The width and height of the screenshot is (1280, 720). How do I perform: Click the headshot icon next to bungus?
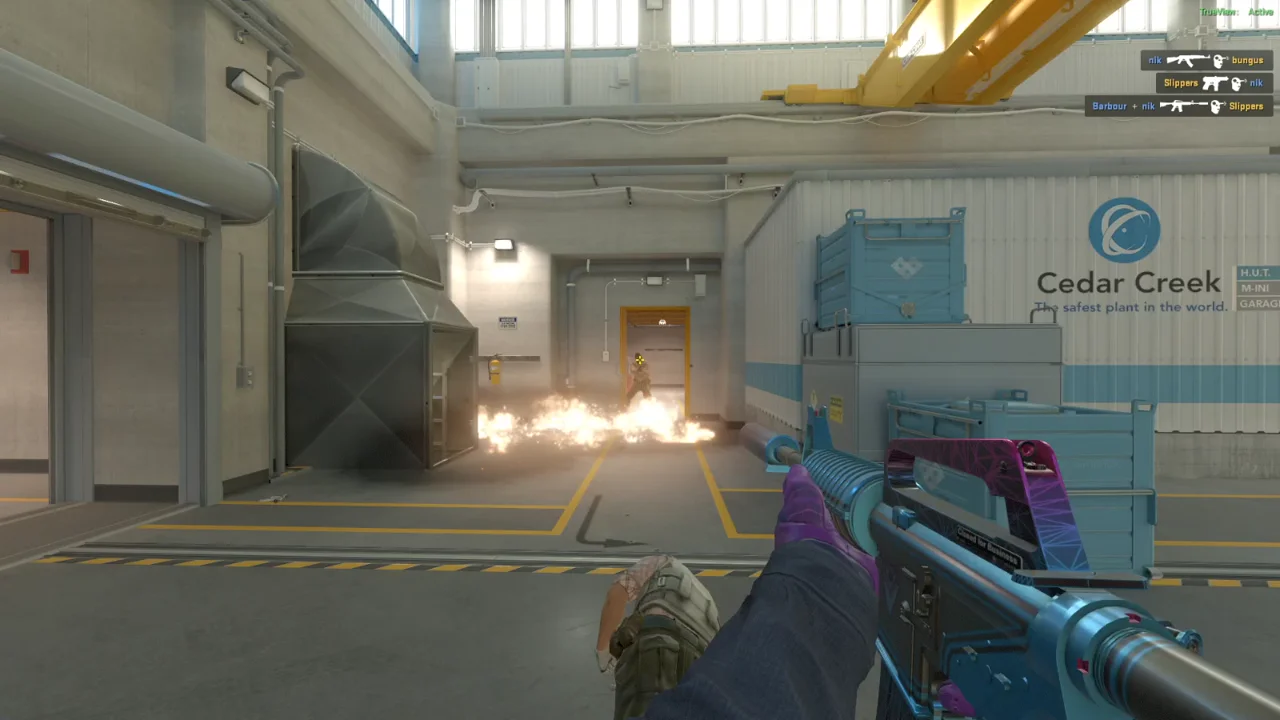(x=1218, y=61)
